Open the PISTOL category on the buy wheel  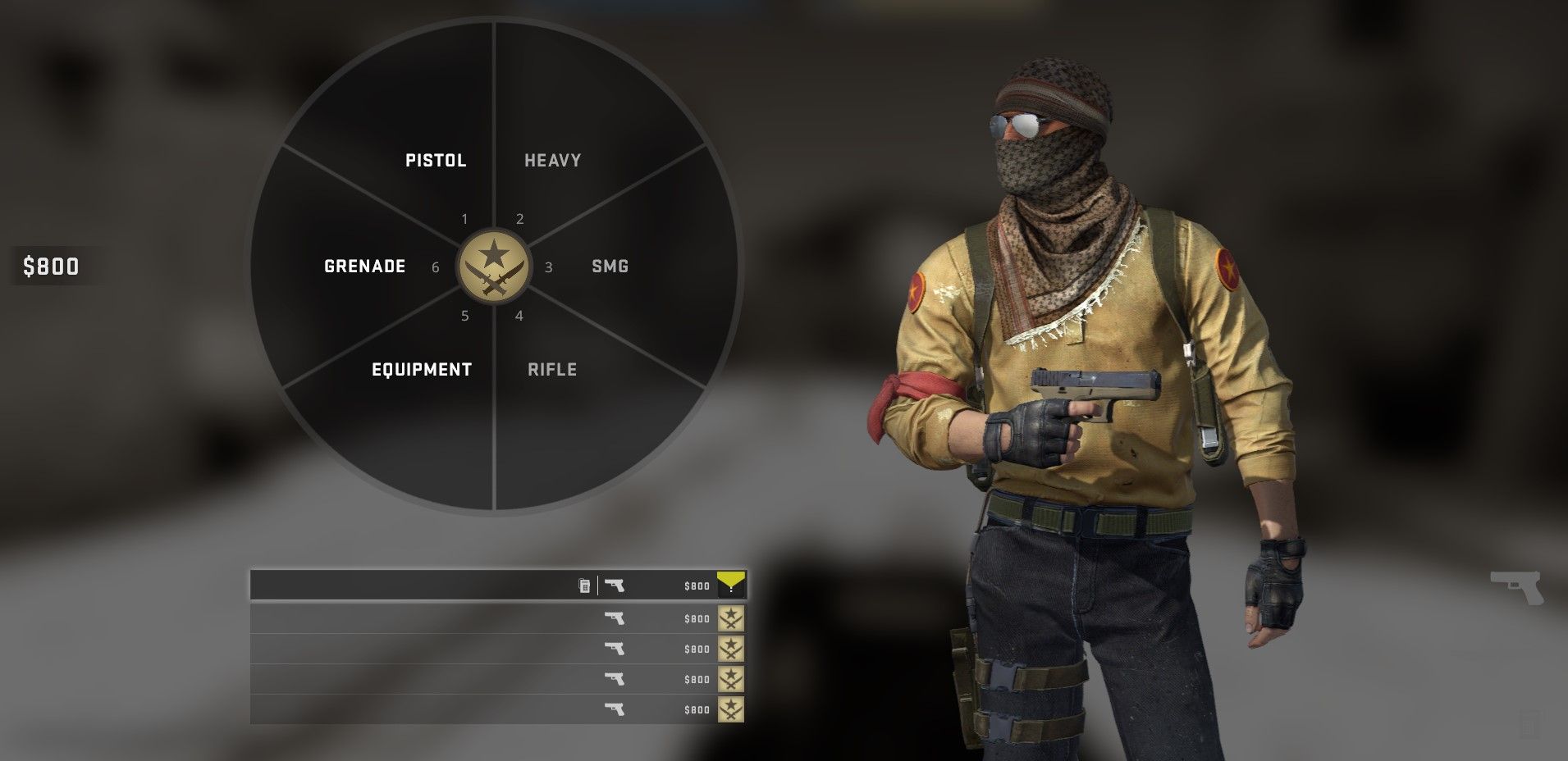(435, 160)
